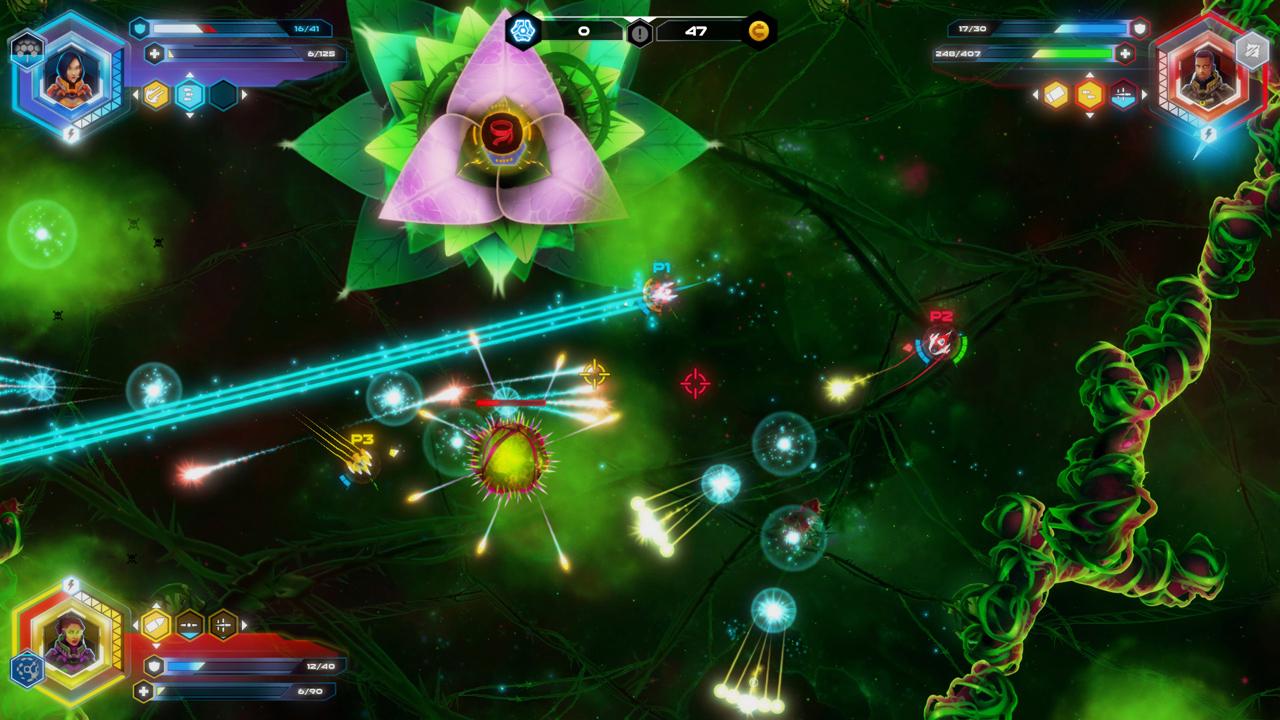Image resolution: width=1280 pixels, height=720 pixels.
Task: Click the up arrow above Player 2's weapon slots
Action: point(1090,74)
